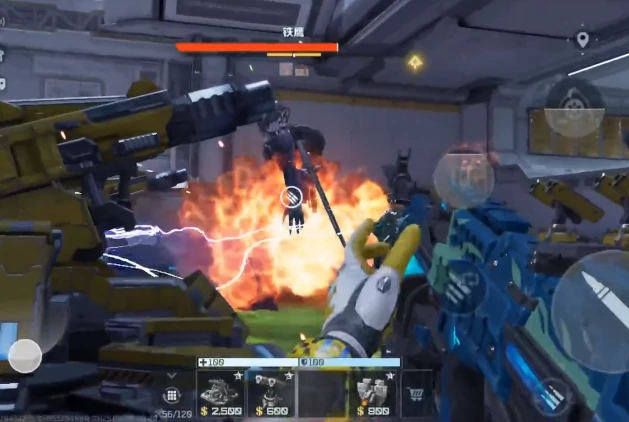The width and height of the screenshot is (629, 422).
Task: Open the shopping cart store
Action: pyautogui.click(x=417, y=393)
